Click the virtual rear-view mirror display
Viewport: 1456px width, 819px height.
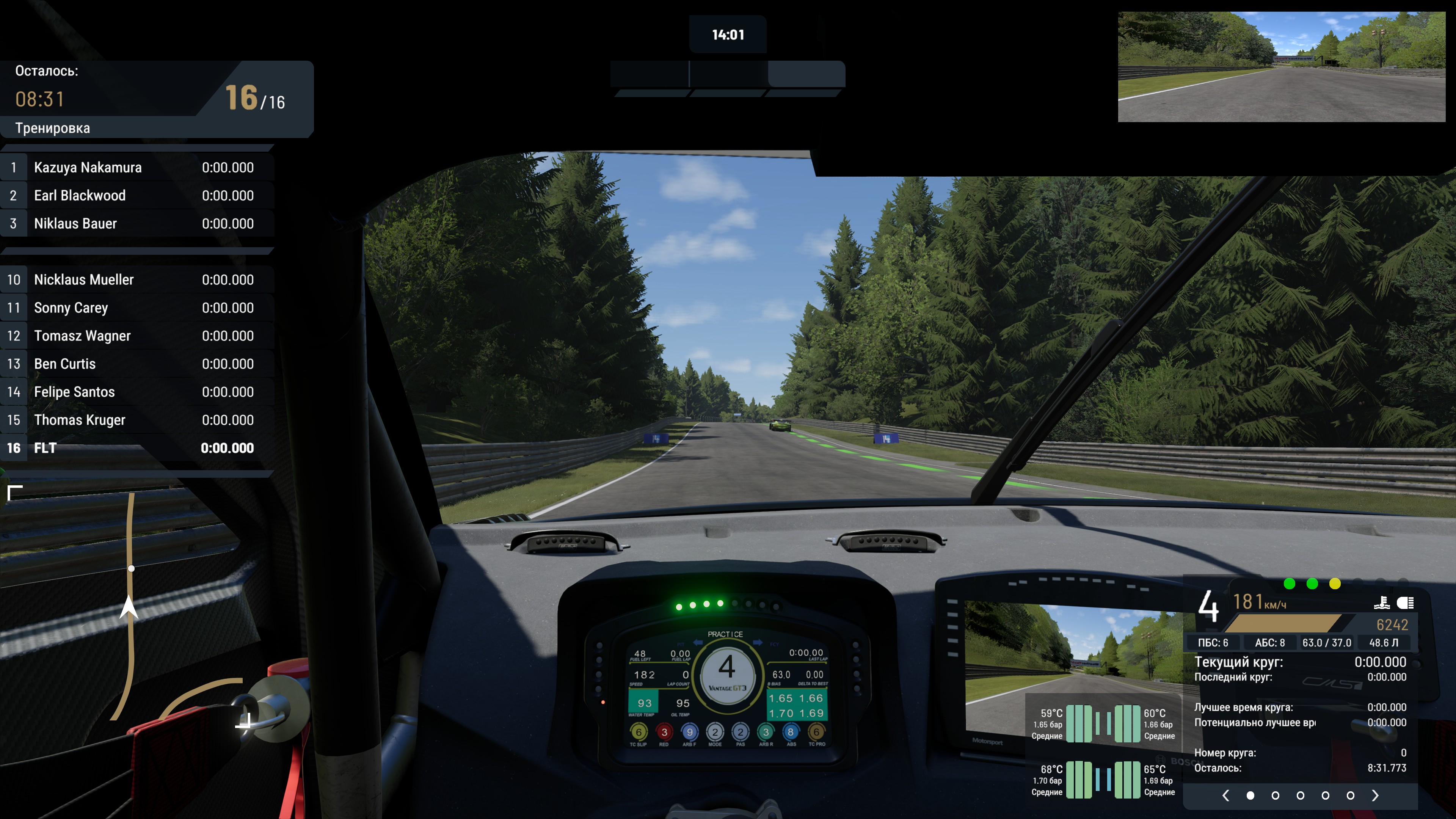(x=1281, y=67)
